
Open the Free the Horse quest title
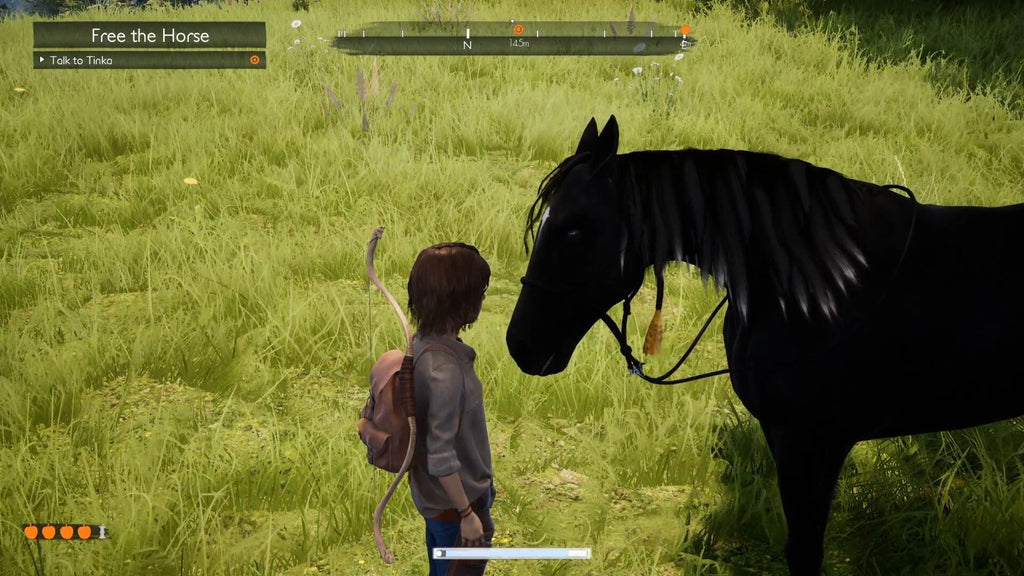pyautogui.click(x=150, y=35)
